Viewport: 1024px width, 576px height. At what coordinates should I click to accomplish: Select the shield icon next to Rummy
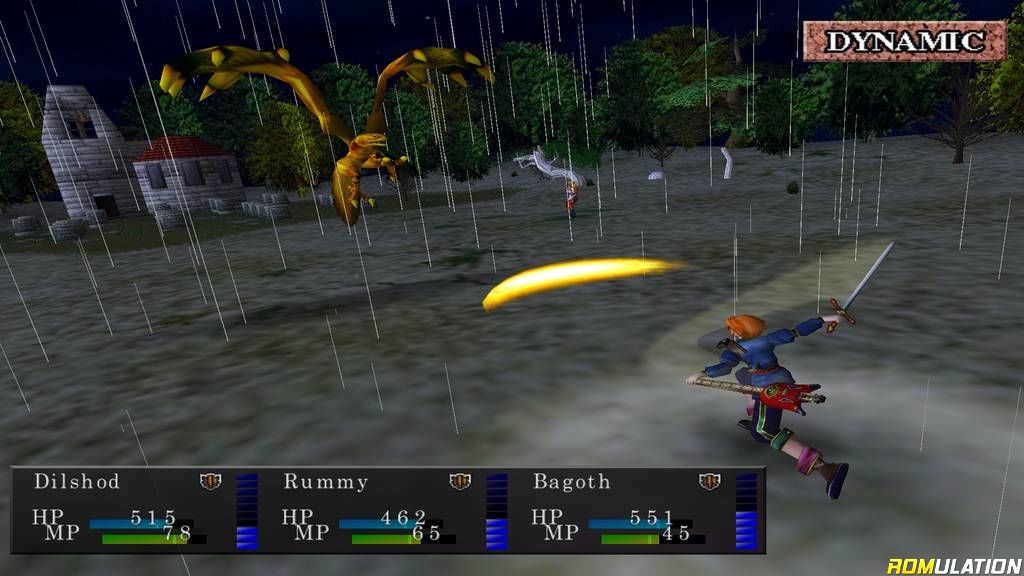[460, 482]
